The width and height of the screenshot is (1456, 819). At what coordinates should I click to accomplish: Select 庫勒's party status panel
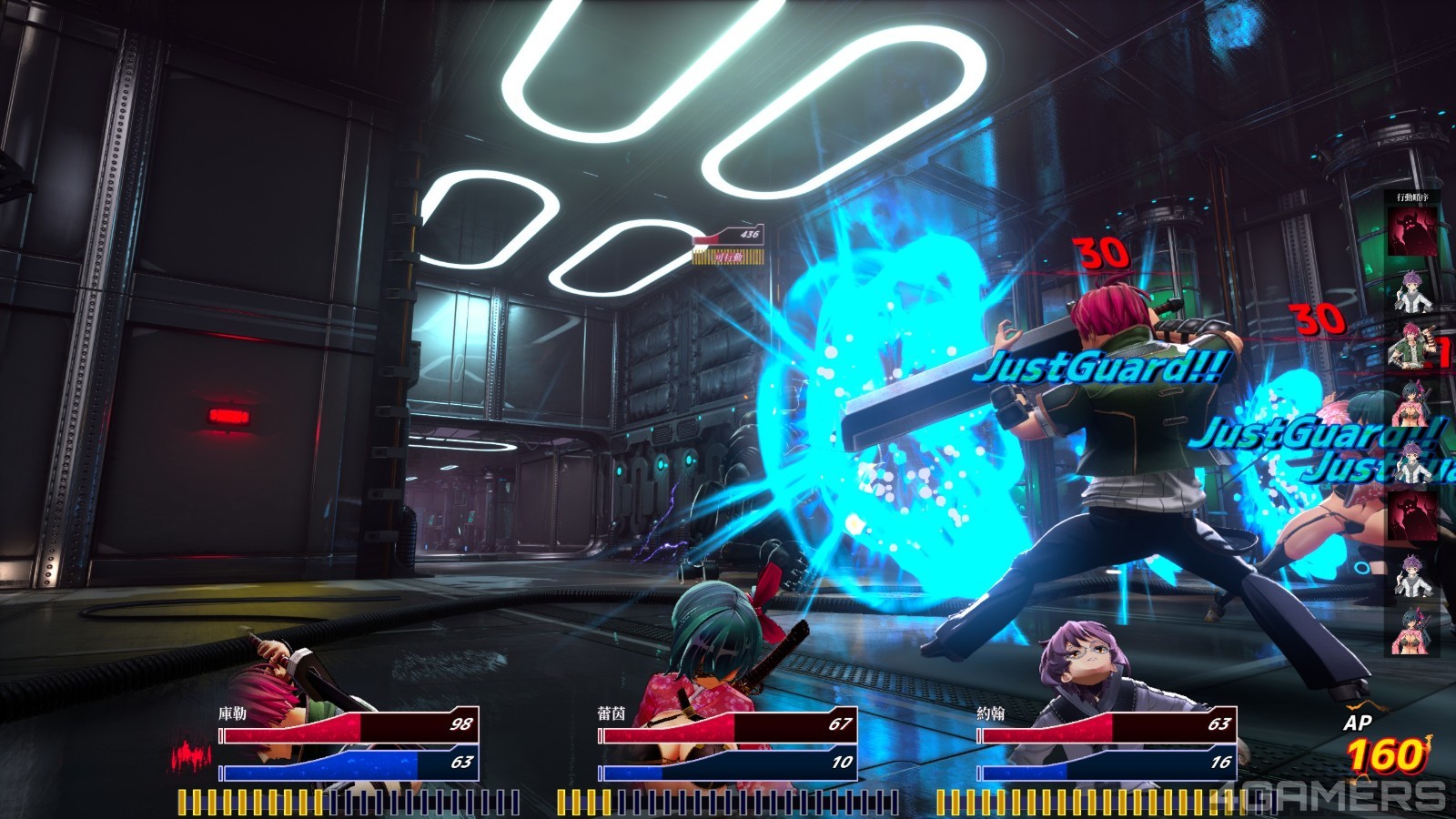pyautogui.click(x=349, y=744)
